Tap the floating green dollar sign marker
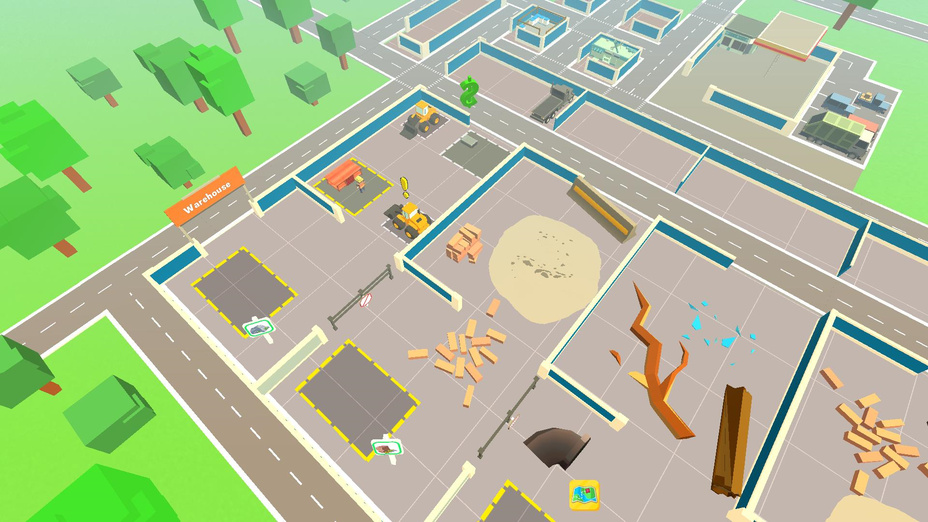 tap(469, 93)
